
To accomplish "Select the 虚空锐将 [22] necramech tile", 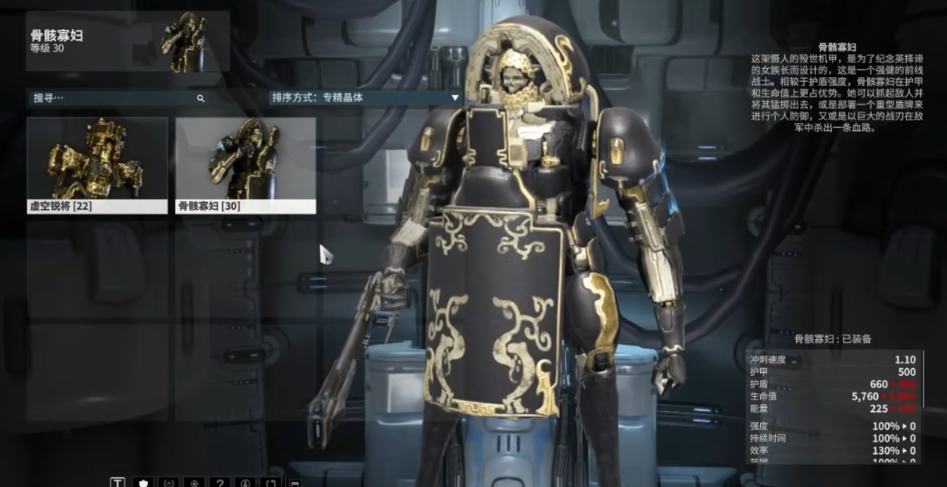I will pos(97,165).
